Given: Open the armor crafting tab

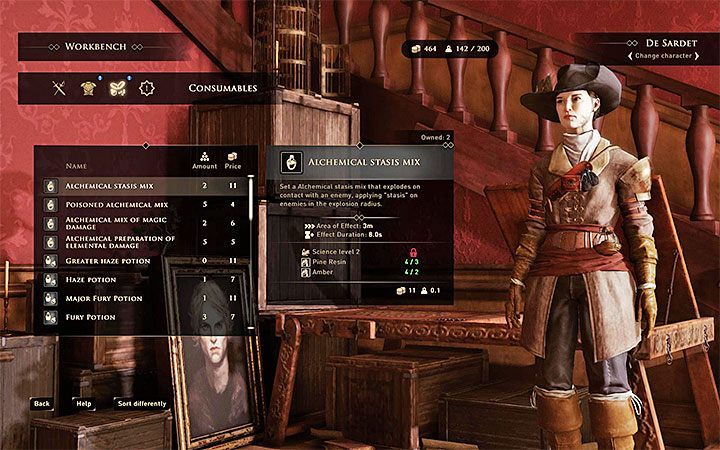Looking at the screenshot, I should point(87,88).
